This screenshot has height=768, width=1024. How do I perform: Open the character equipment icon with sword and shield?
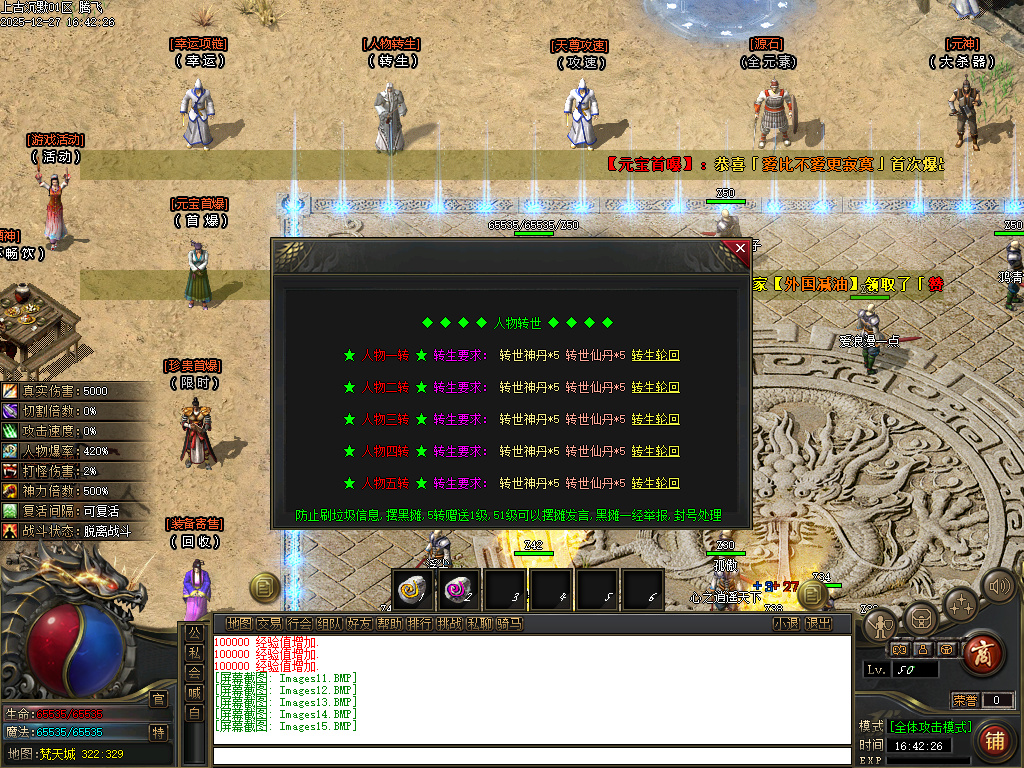881,625
